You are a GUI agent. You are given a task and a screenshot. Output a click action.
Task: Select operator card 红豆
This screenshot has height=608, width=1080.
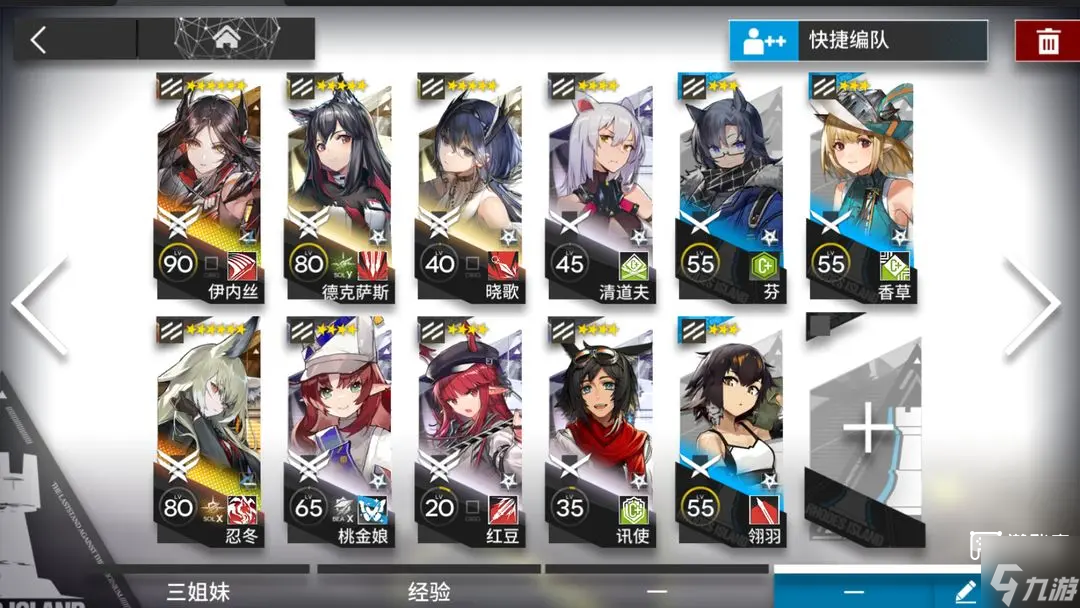click(x=468, y=432)
